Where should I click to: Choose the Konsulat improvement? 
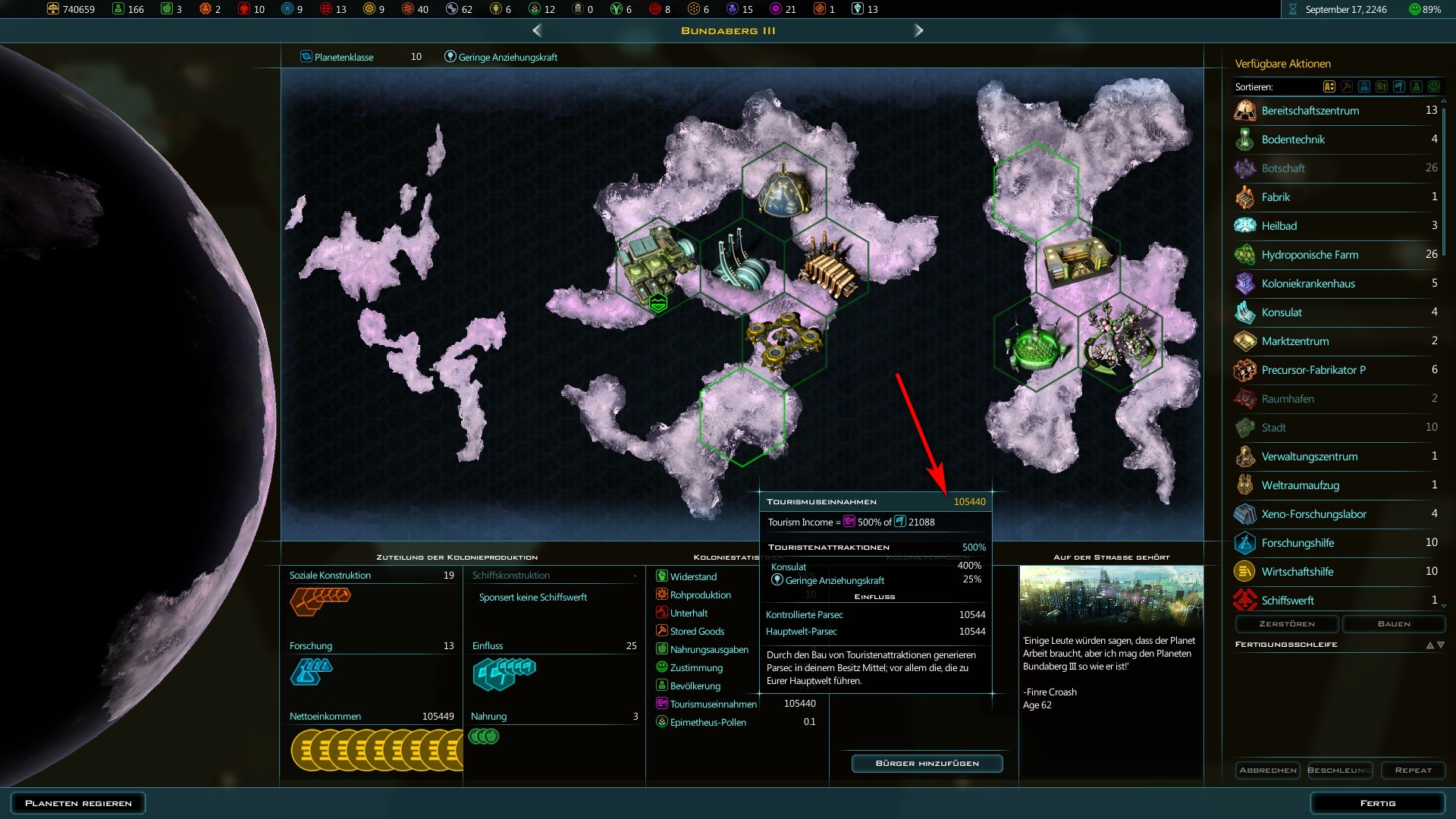(1282, 312)
